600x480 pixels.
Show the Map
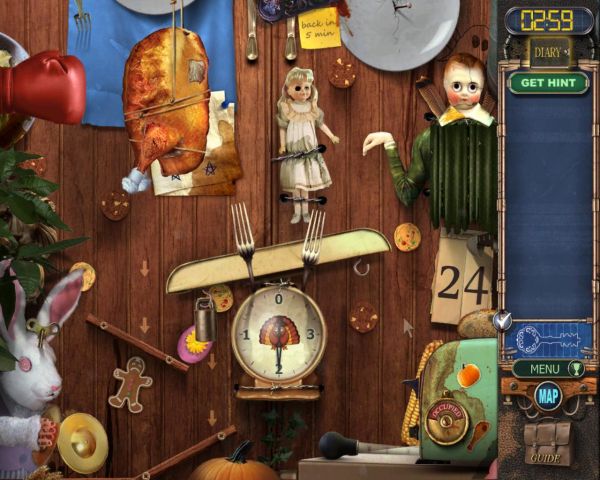(x=548, y=396)
